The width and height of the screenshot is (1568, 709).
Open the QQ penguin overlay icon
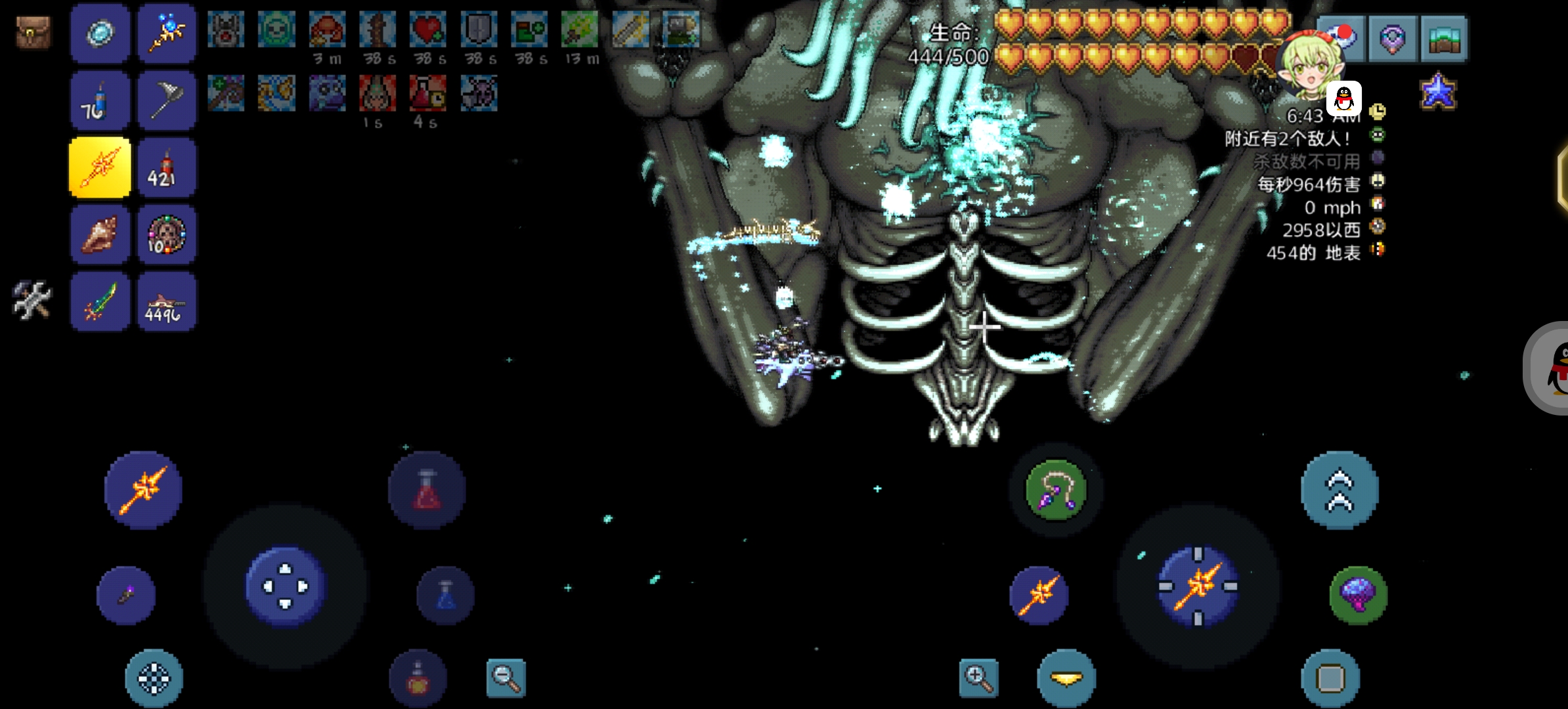[x=1343, y=98]
